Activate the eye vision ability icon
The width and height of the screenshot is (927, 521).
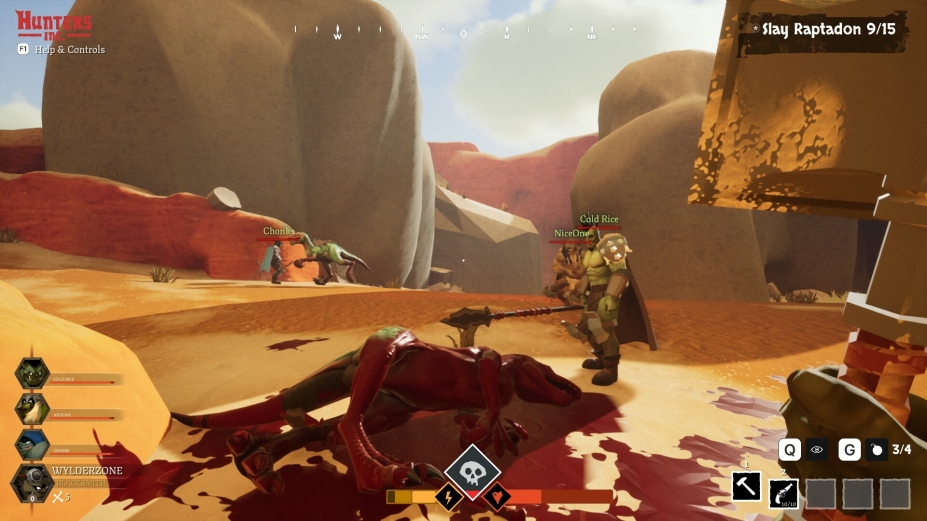pyautogui.click(x=817, y=450)
